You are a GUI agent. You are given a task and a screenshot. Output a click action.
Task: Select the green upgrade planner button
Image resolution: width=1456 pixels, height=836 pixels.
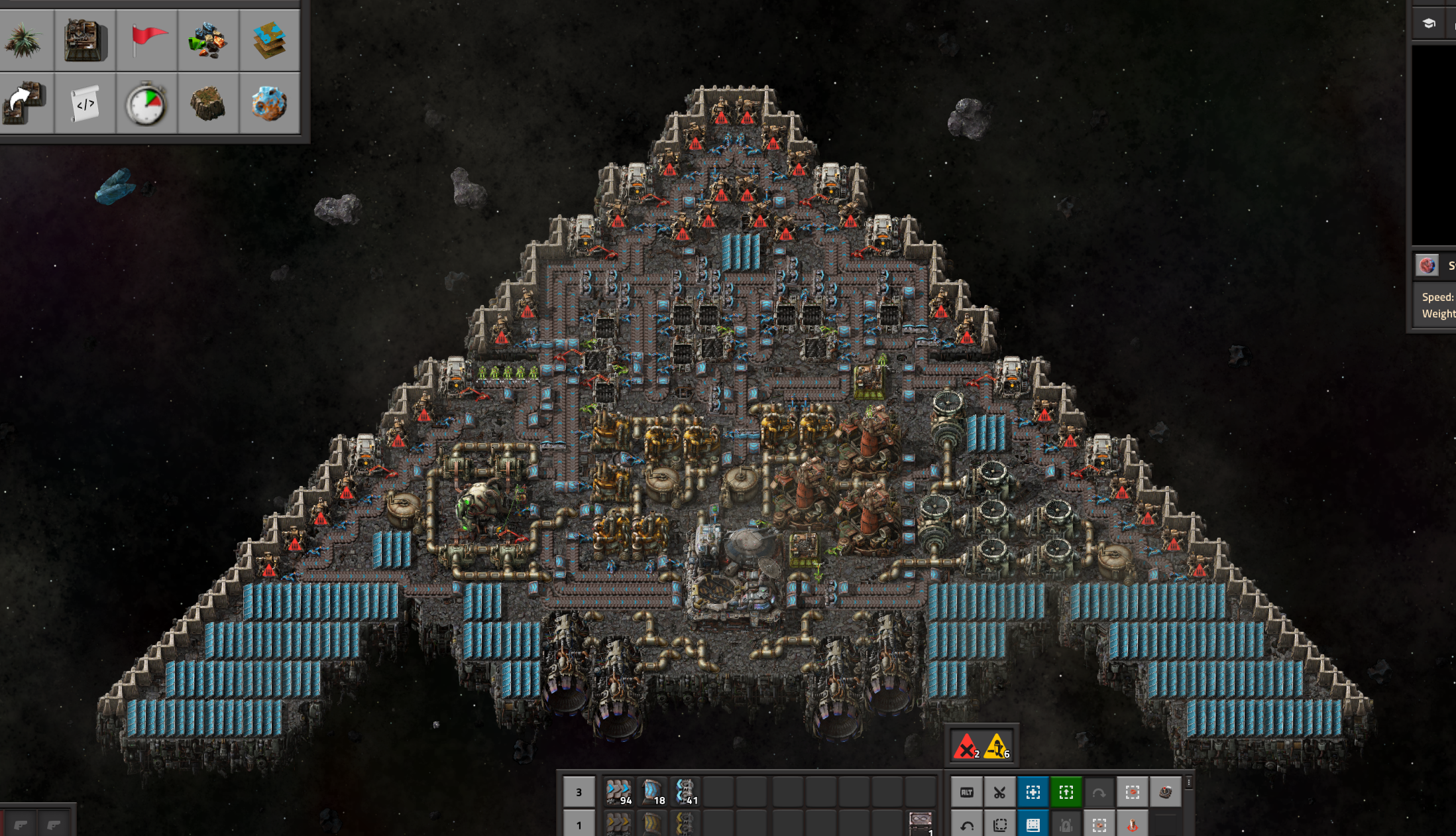pyautogui.click(x=1066, y=792)
